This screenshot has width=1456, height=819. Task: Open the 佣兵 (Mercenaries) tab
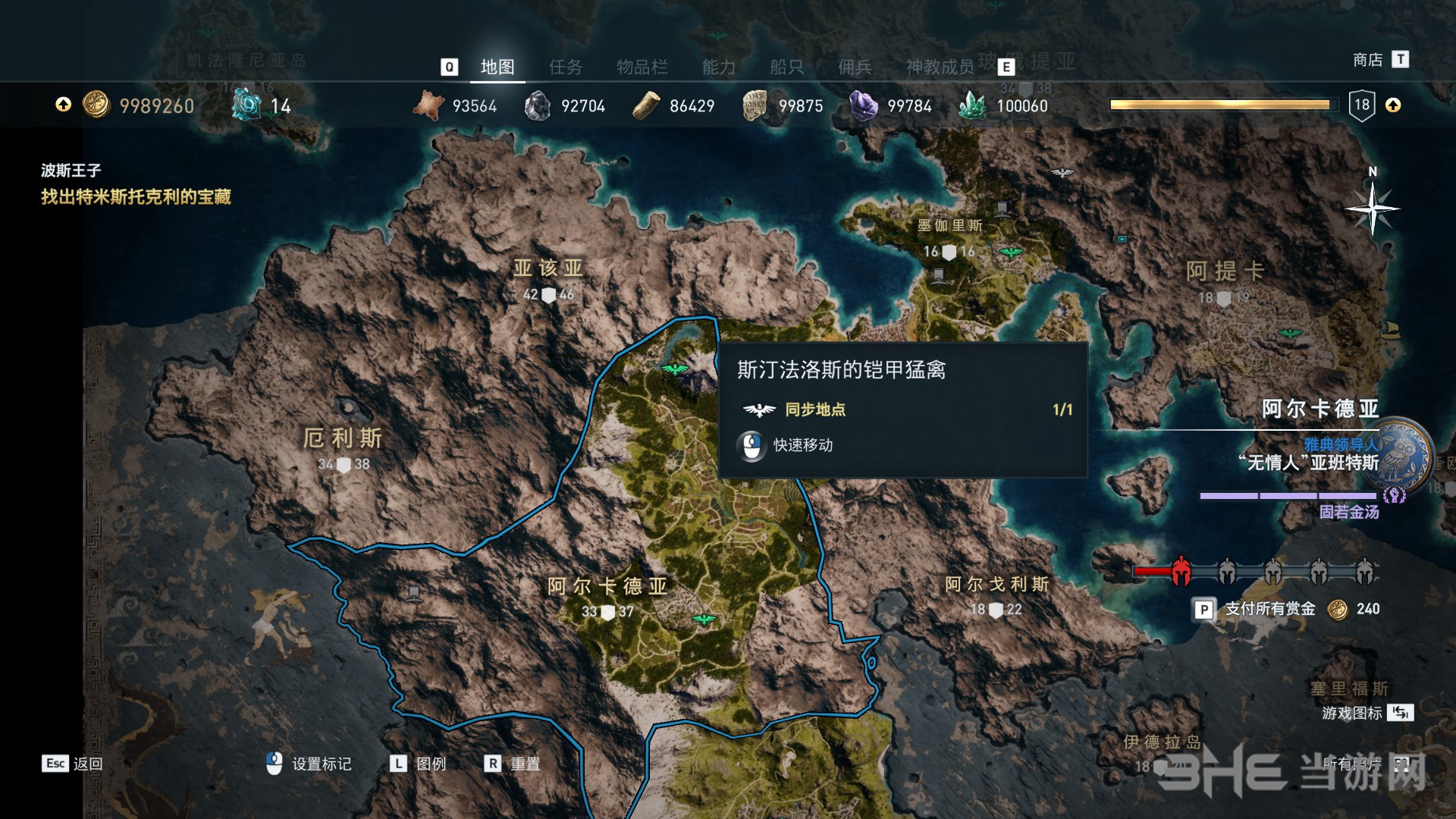[855, 67]
